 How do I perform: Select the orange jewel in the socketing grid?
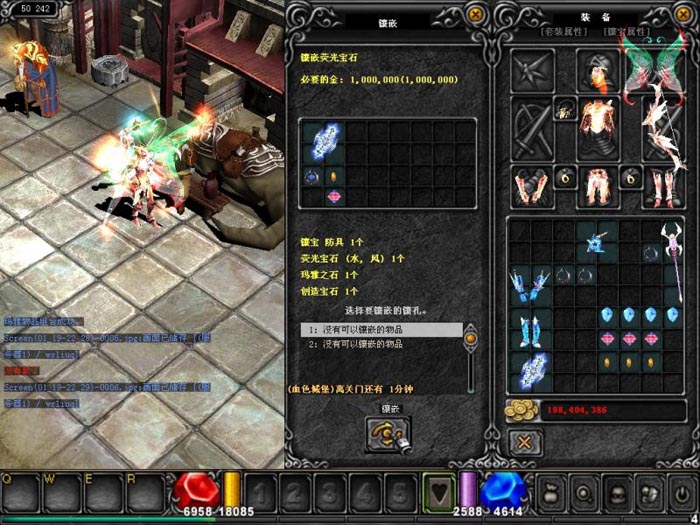(334, 176)
